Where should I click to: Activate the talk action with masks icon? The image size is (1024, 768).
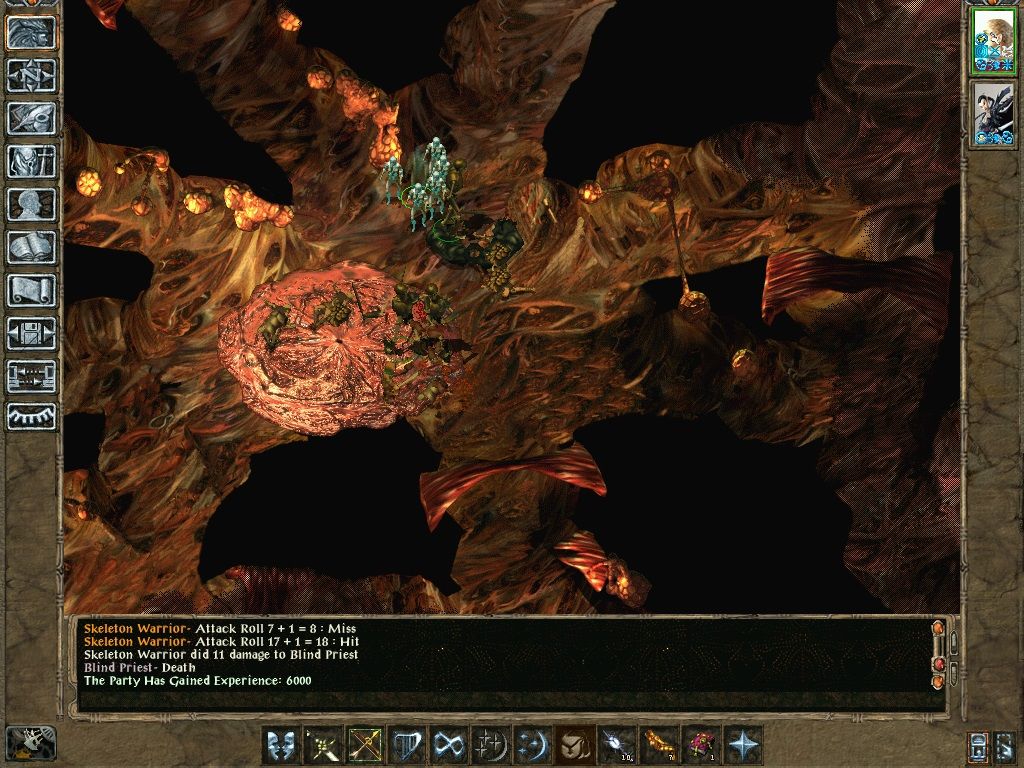click(x=281, y=745)
